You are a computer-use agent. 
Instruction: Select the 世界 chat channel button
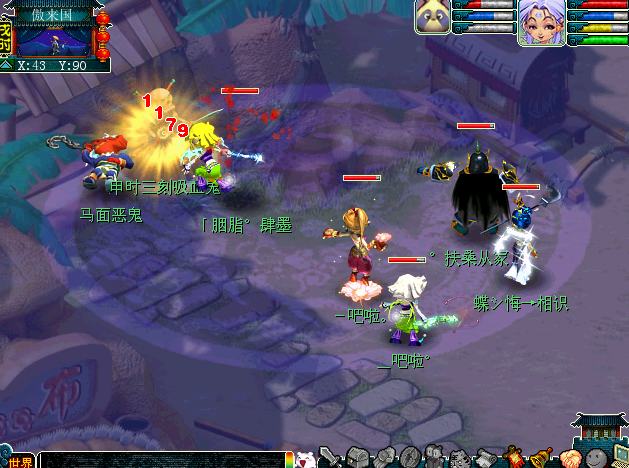pos(20,461)
